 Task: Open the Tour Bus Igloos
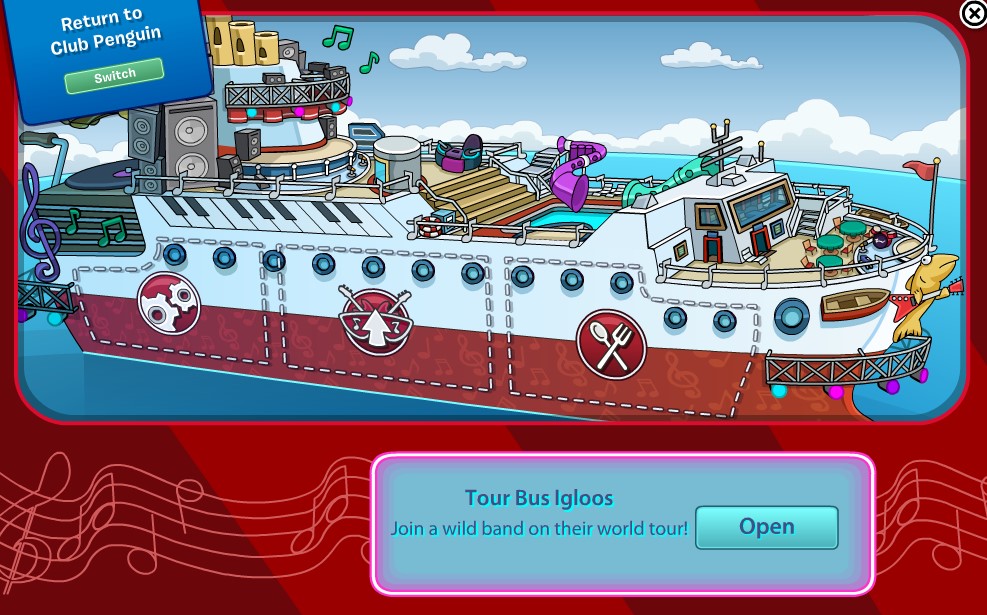tap(766, 527)
